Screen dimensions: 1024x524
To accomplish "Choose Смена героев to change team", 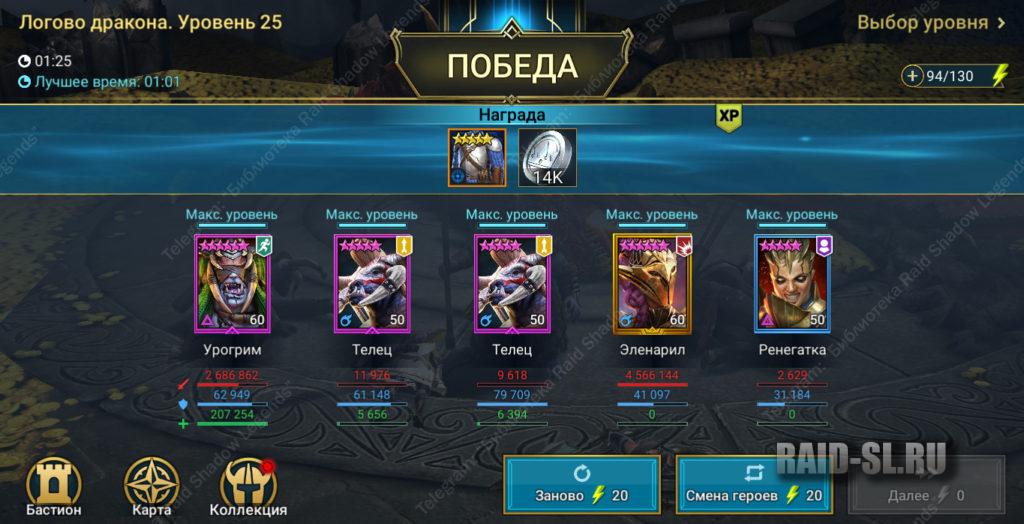I will click(x=754, y=484).
